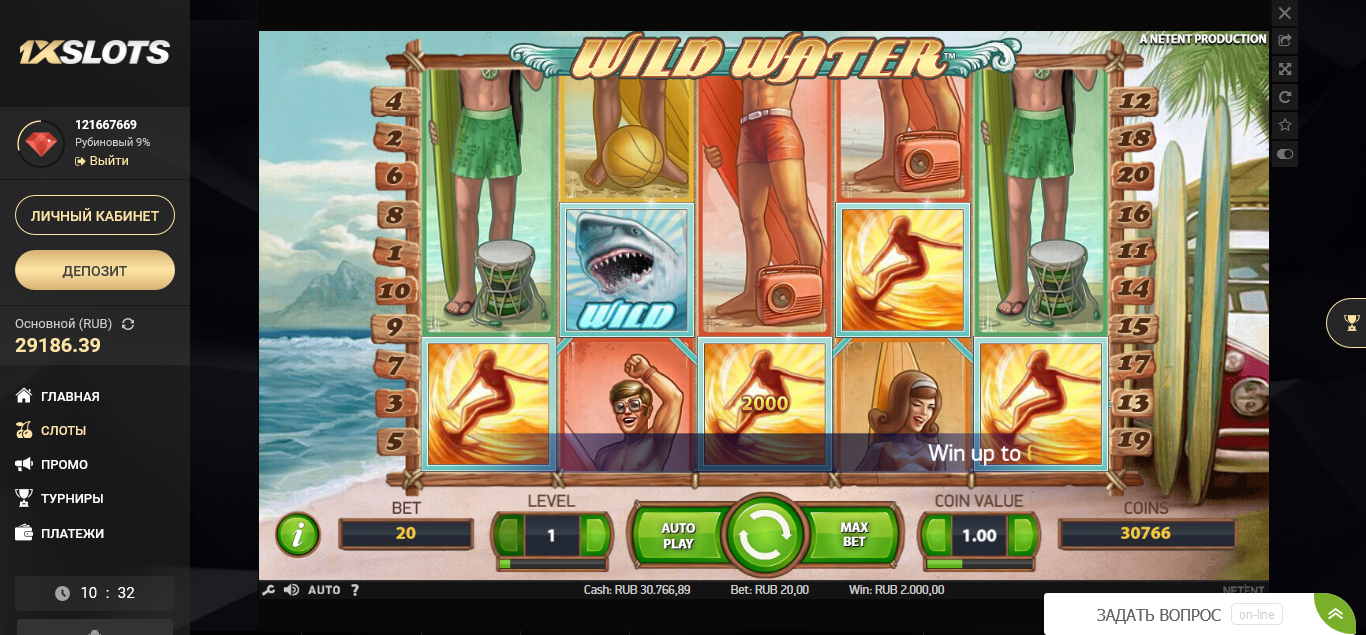Image resolution: width=1366 pixels, height=635 pixels.
Task: Open the green info paytable button
Action: coord(297,535)
